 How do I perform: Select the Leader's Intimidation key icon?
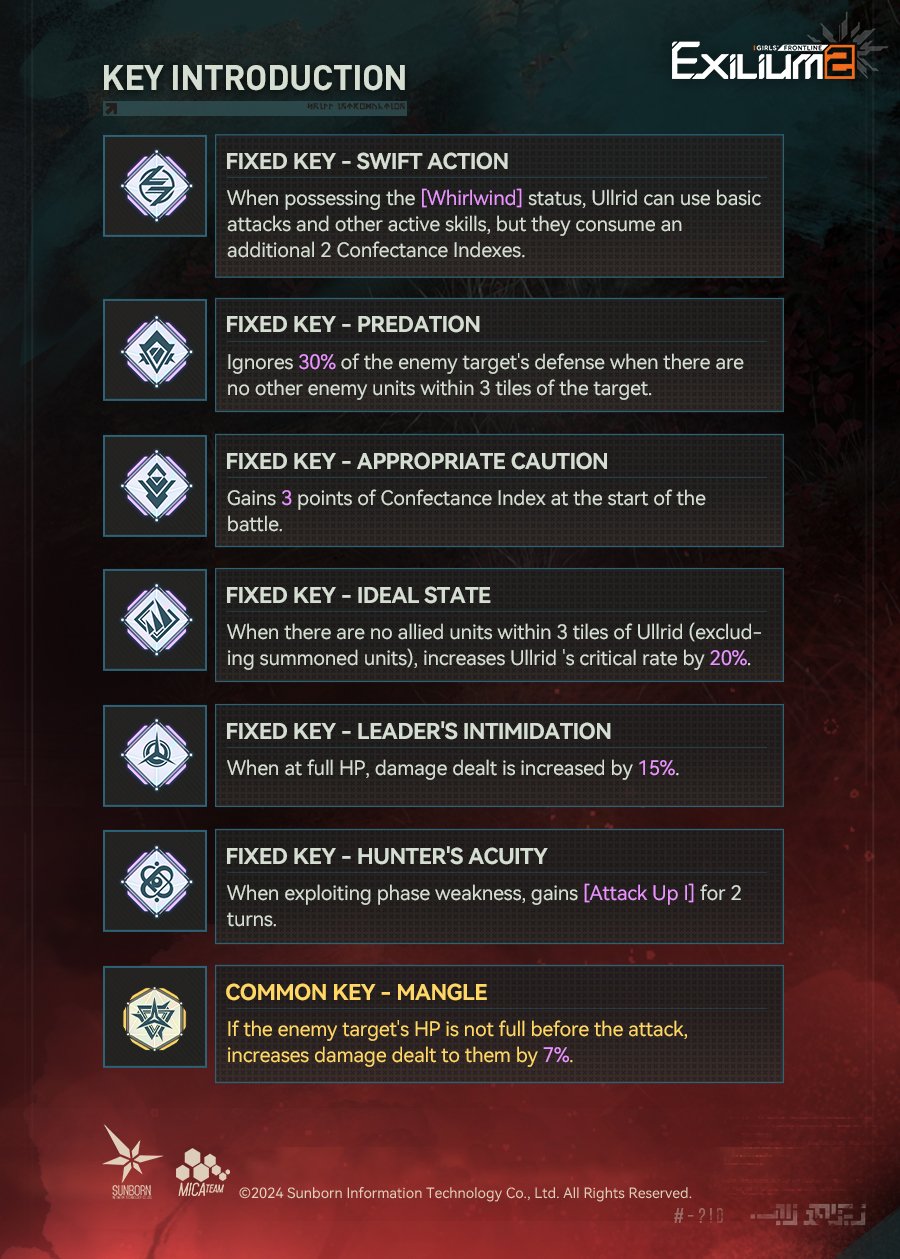coord(155,754)
